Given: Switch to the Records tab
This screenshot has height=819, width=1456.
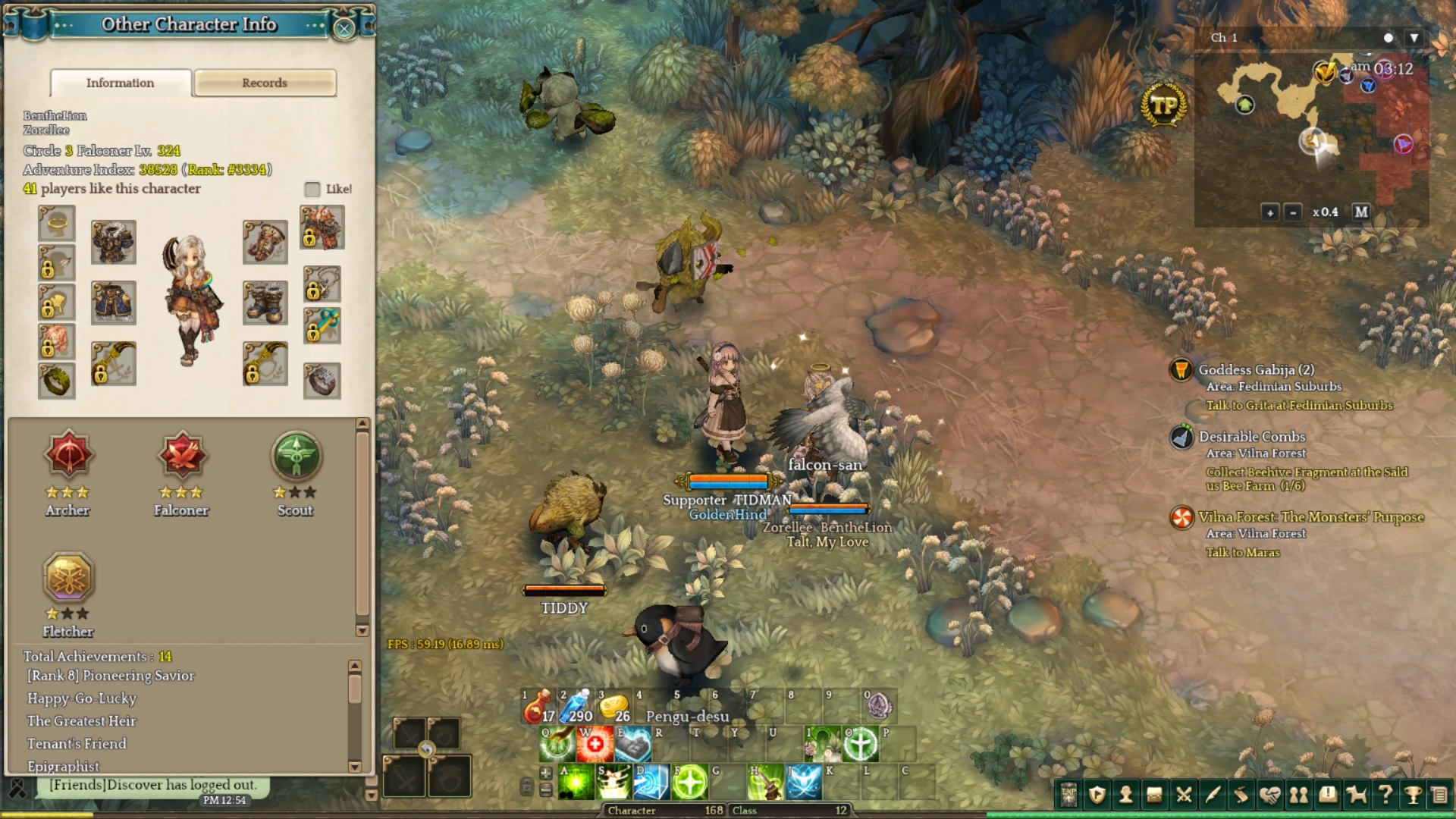Looking at the screenshot, I should [265, 83].
